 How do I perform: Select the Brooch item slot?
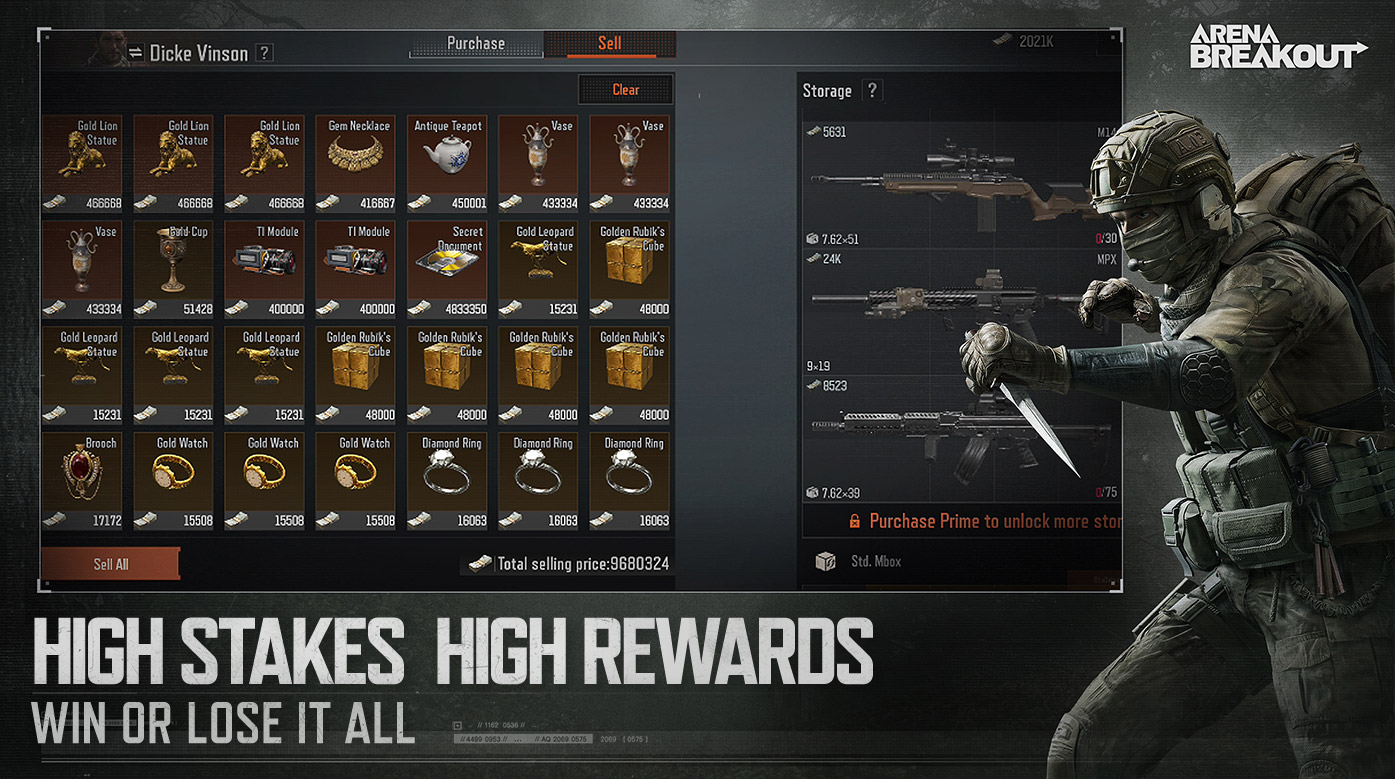coord(83,482)
